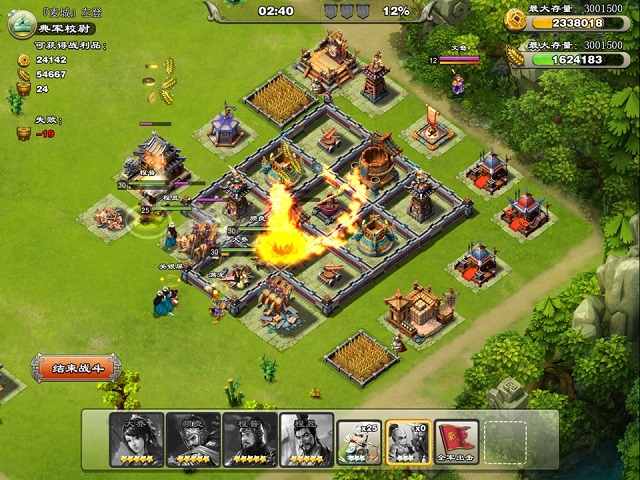The width and height of the screenshot is (640, 480).
Task: Select the 程普 side-profile hero portrait
Action: [x=249, y=439]
